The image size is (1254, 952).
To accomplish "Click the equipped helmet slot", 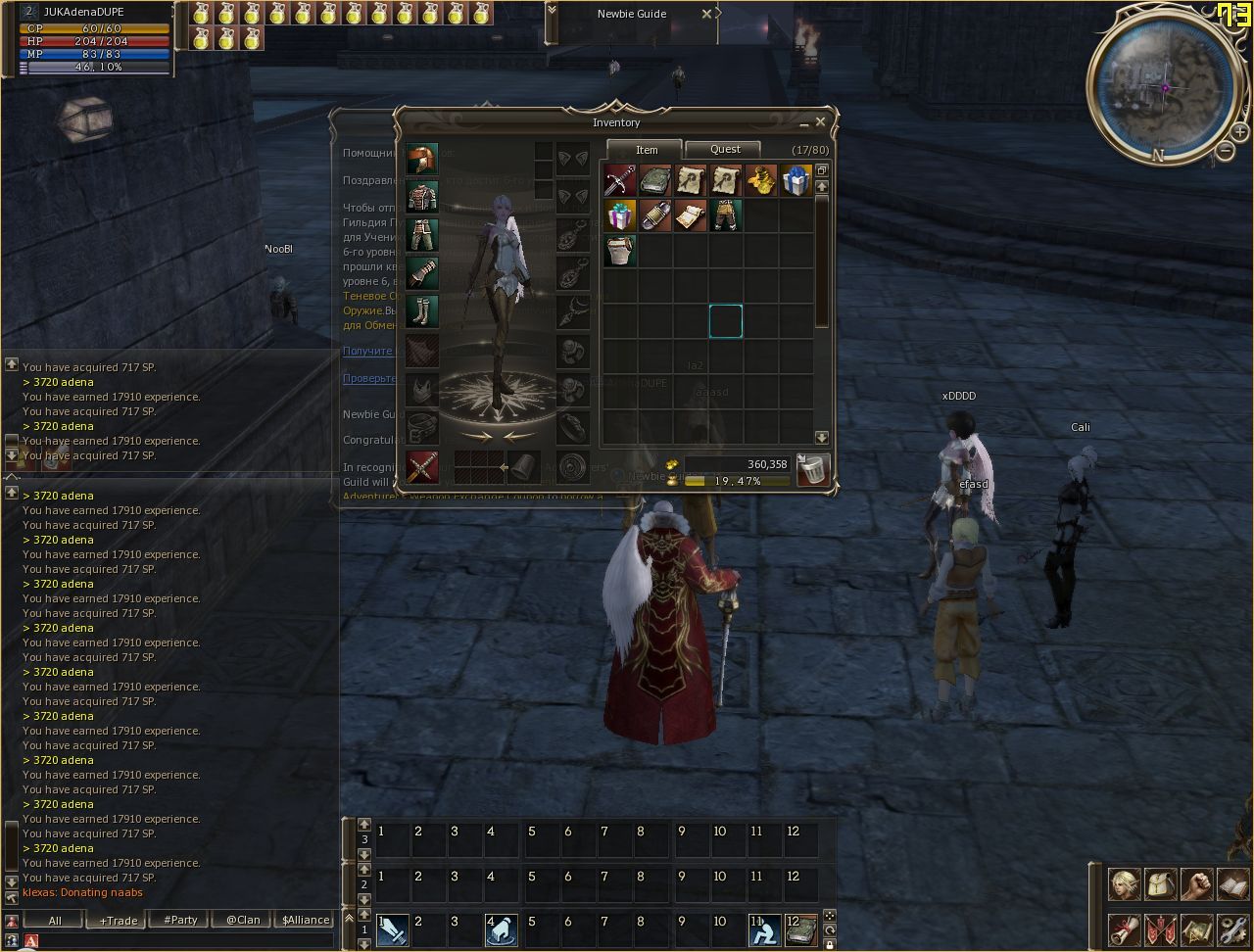I will (x=421, y=159).
